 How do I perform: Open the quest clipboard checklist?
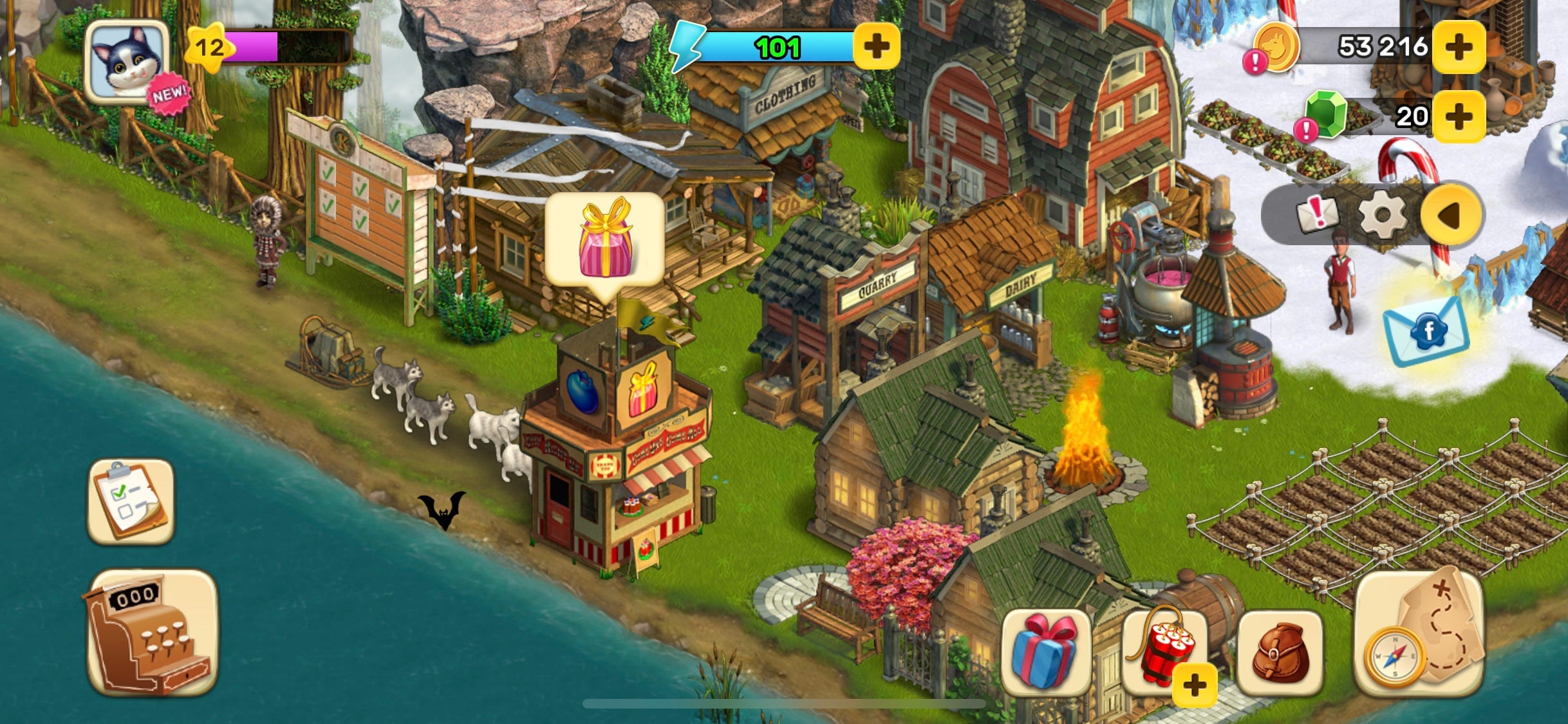click(x=131, y=501)
